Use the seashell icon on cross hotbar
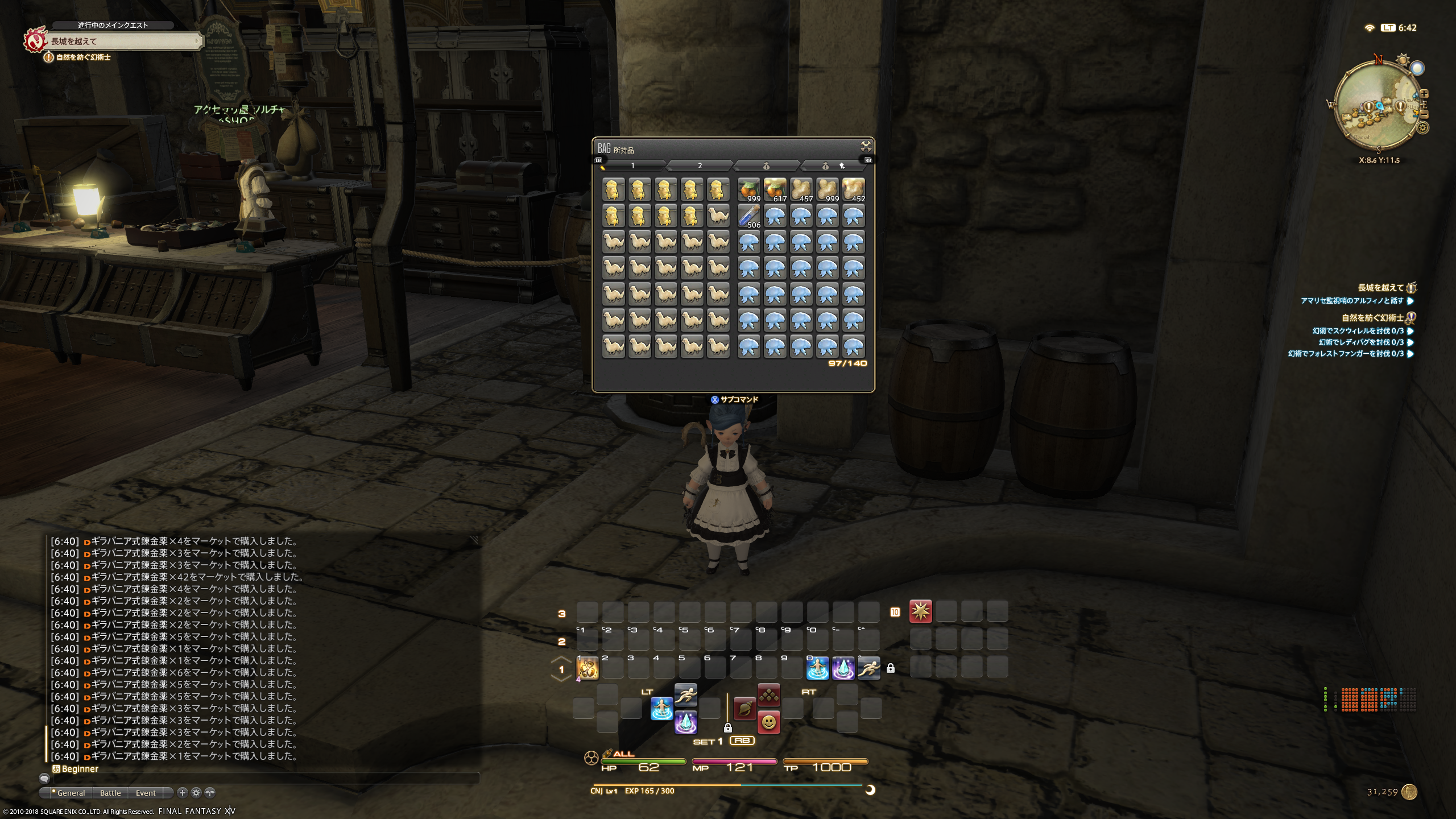This screenshot has width=1456, height=819. point(744,709)
